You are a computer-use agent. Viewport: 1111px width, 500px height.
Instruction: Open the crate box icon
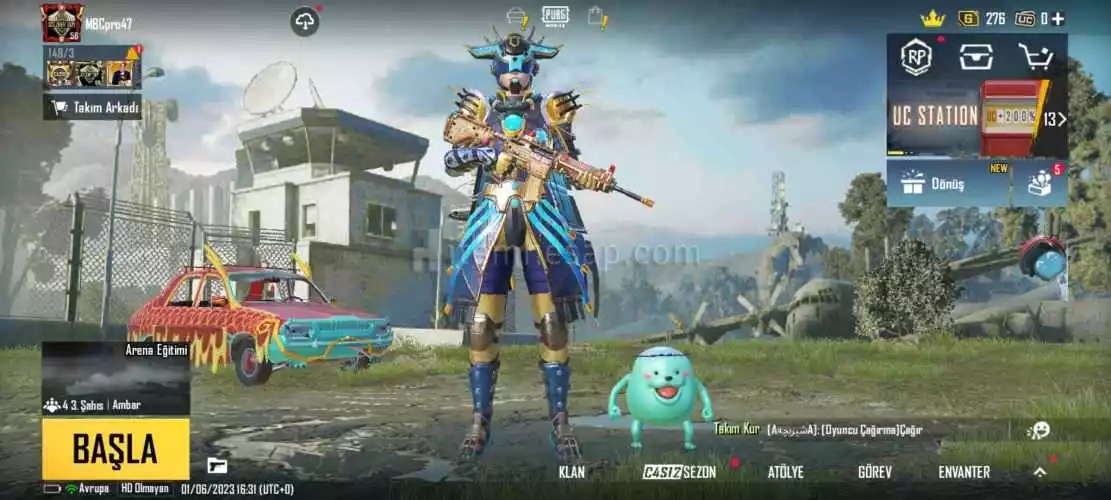(976, 57)
